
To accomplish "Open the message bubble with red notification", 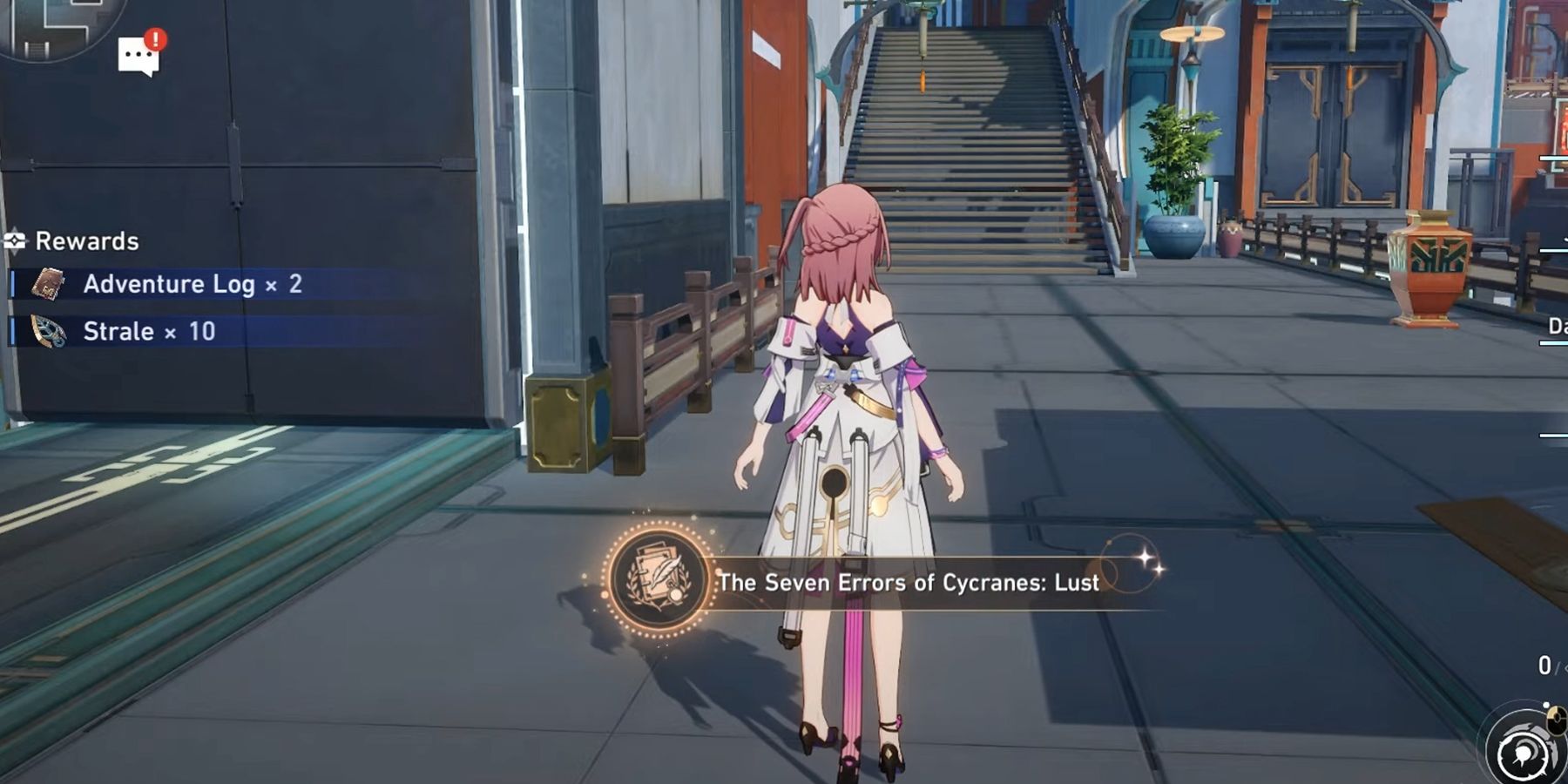I will tap(138, 54).
